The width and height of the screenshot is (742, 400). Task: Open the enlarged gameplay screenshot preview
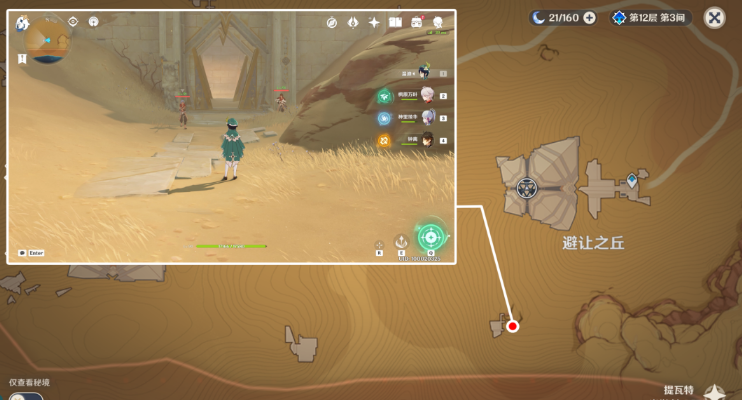pyautogui.click(x=232, y=137)
